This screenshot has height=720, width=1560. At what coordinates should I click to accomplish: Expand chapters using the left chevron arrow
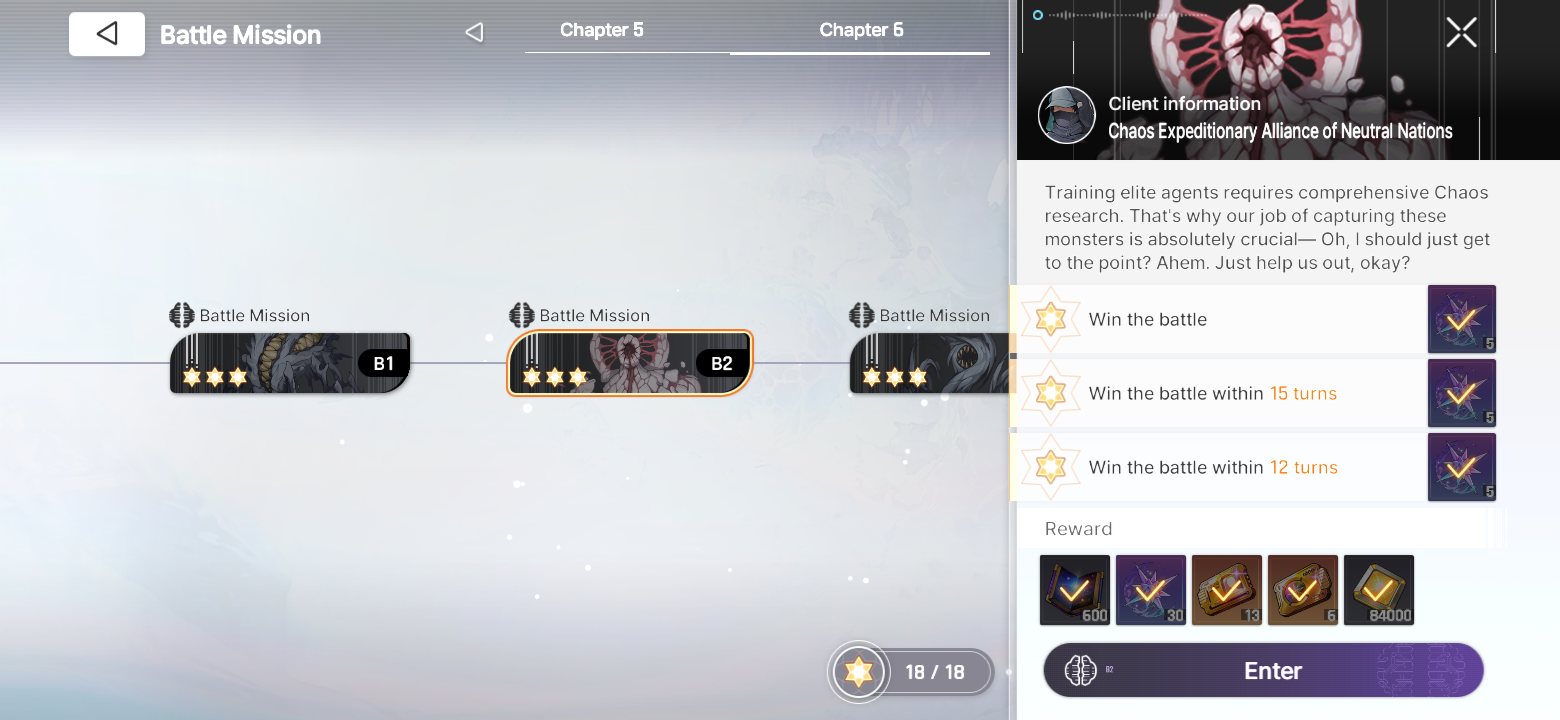[x=474, y=31]
